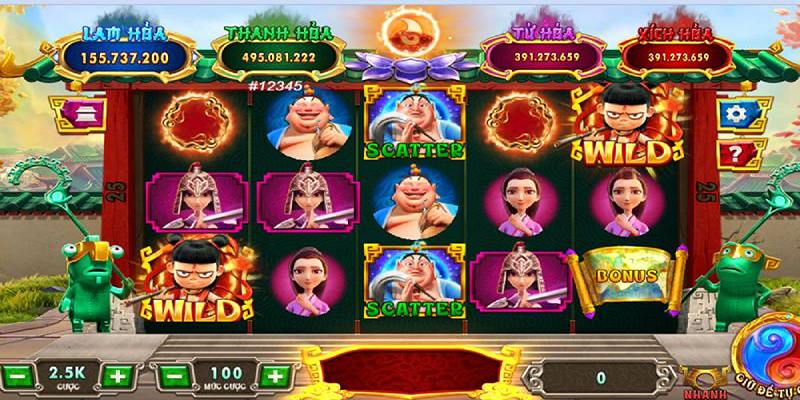Raise the Mức Cược value with plus
Viewport: 800px width, 400px height.
tap(271, 377)
